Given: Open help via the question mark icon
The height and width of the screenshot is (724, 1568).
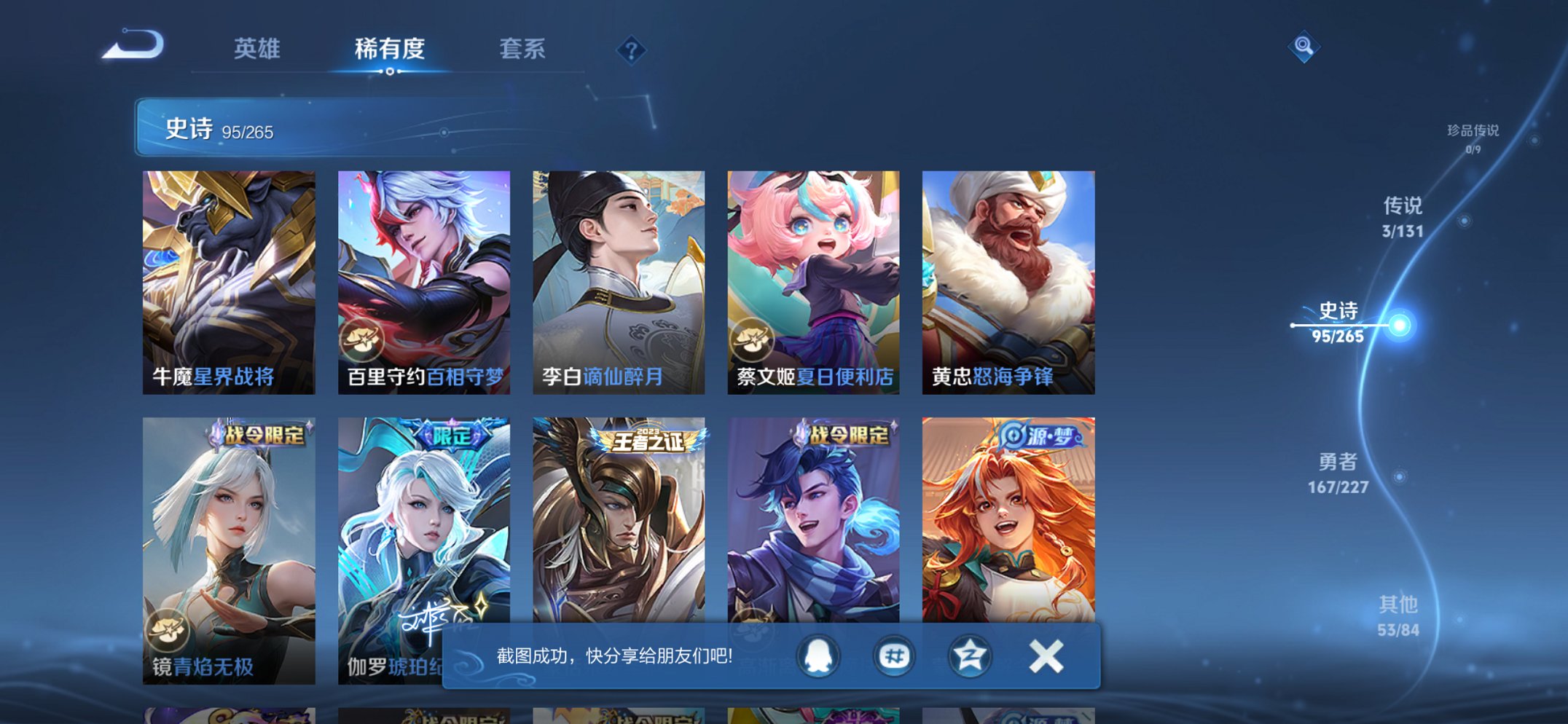Looking at the screenshot, I should click(631, 50).
